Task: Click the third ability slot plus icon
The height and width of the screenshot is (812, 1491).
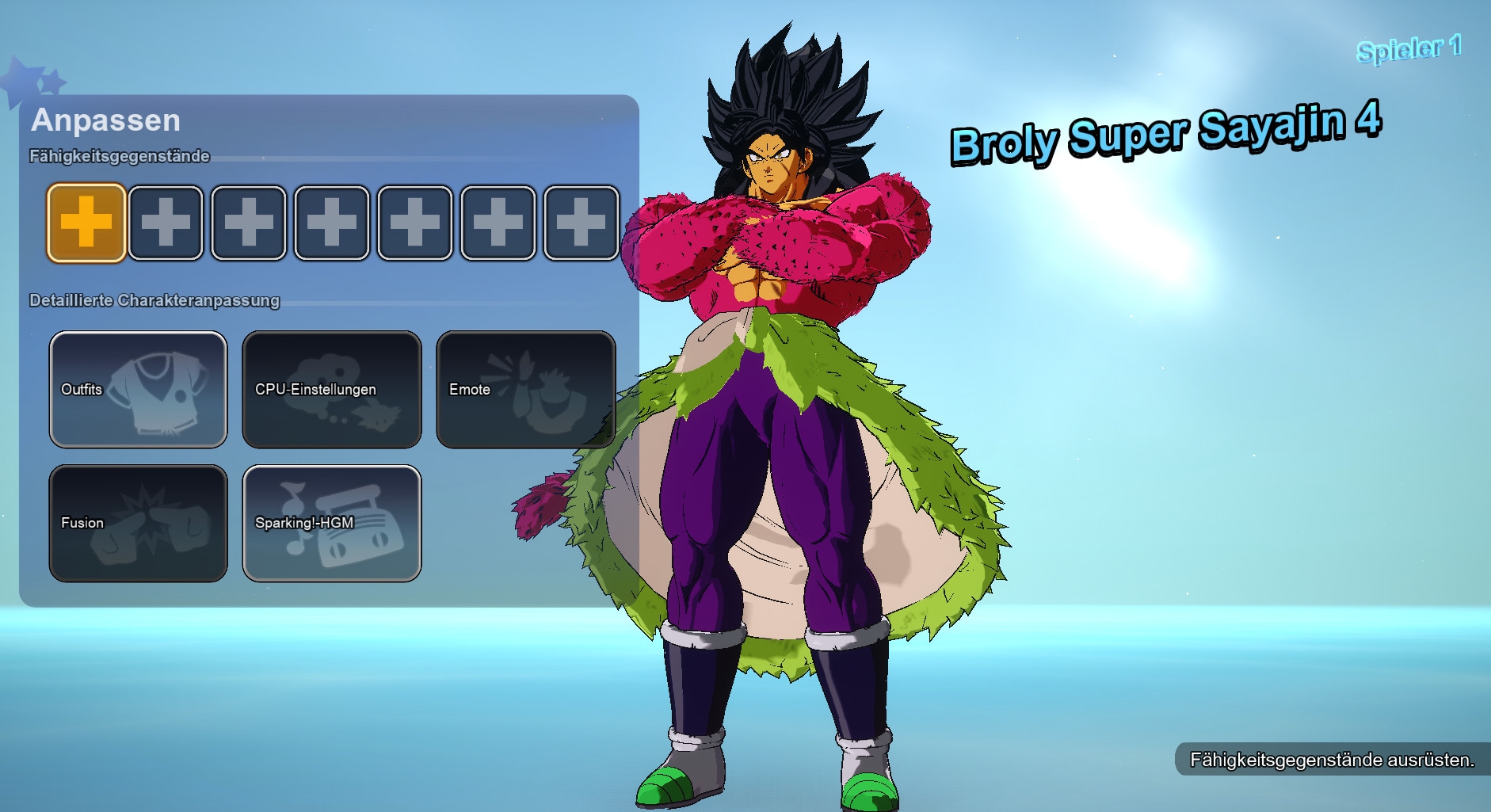Action: tap(250, 223)
